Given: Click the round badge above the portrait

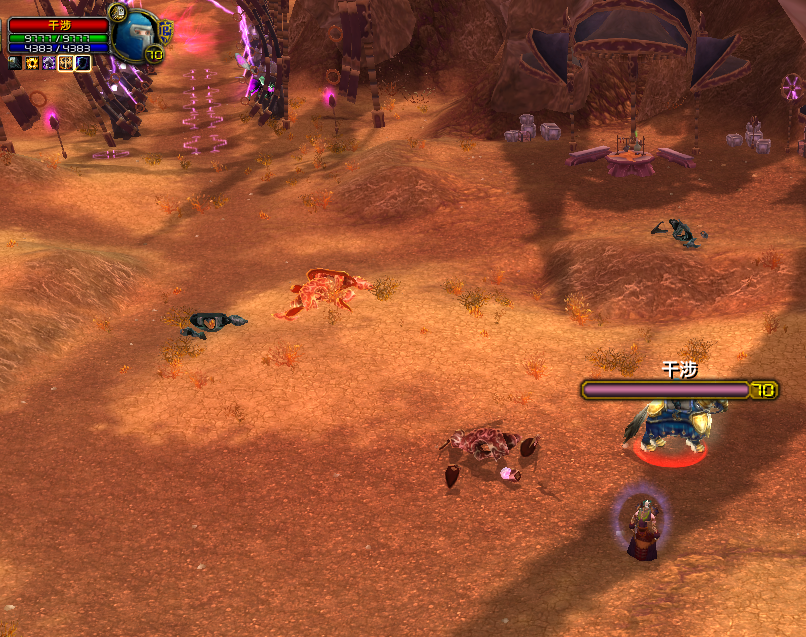Looking at the screenshot, I should coord(117,12).
